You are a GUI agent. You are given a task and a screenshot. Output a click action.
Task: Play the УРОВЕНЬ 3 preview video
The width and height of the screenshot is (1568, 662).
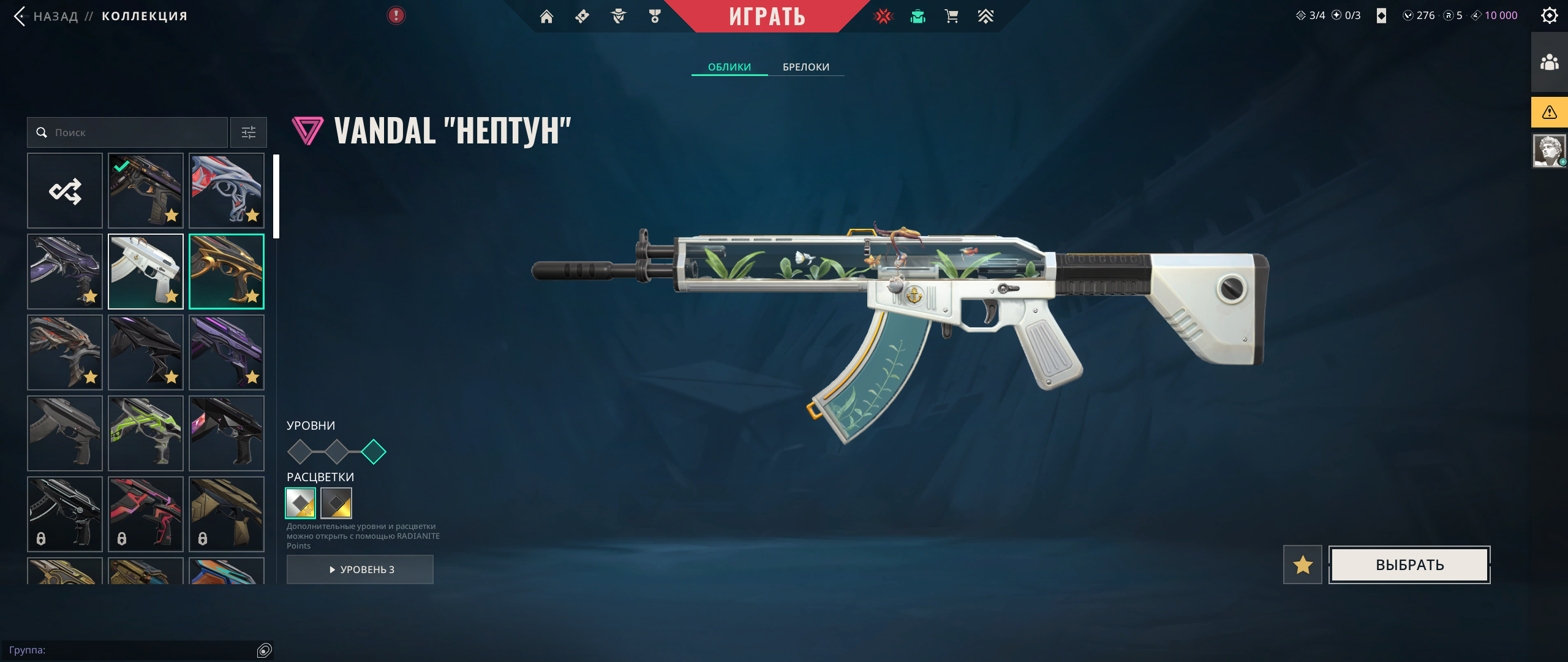tap(360, 569)
